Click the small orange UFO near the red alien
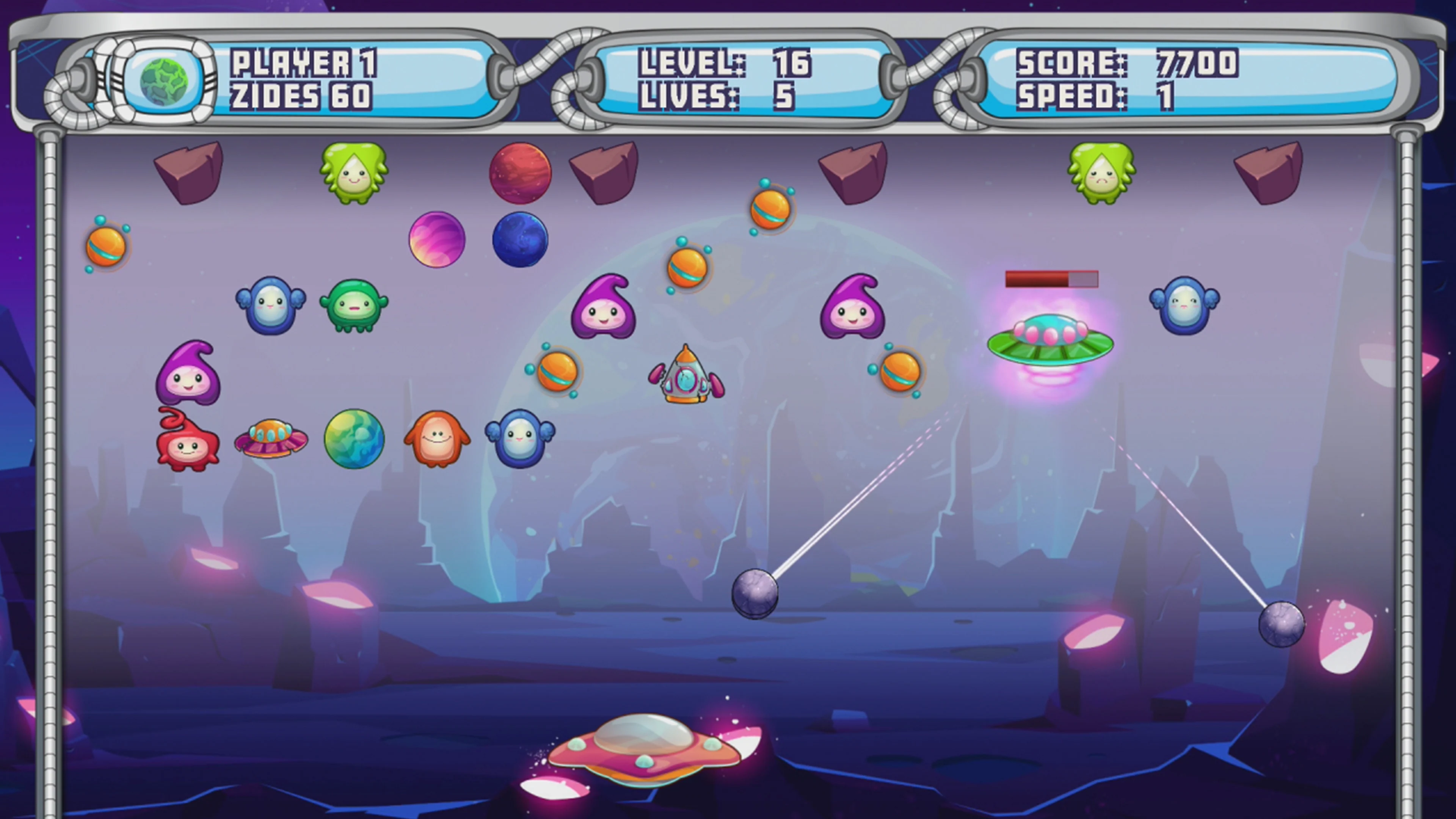The image size is (1456, 819). click(271, 435)
